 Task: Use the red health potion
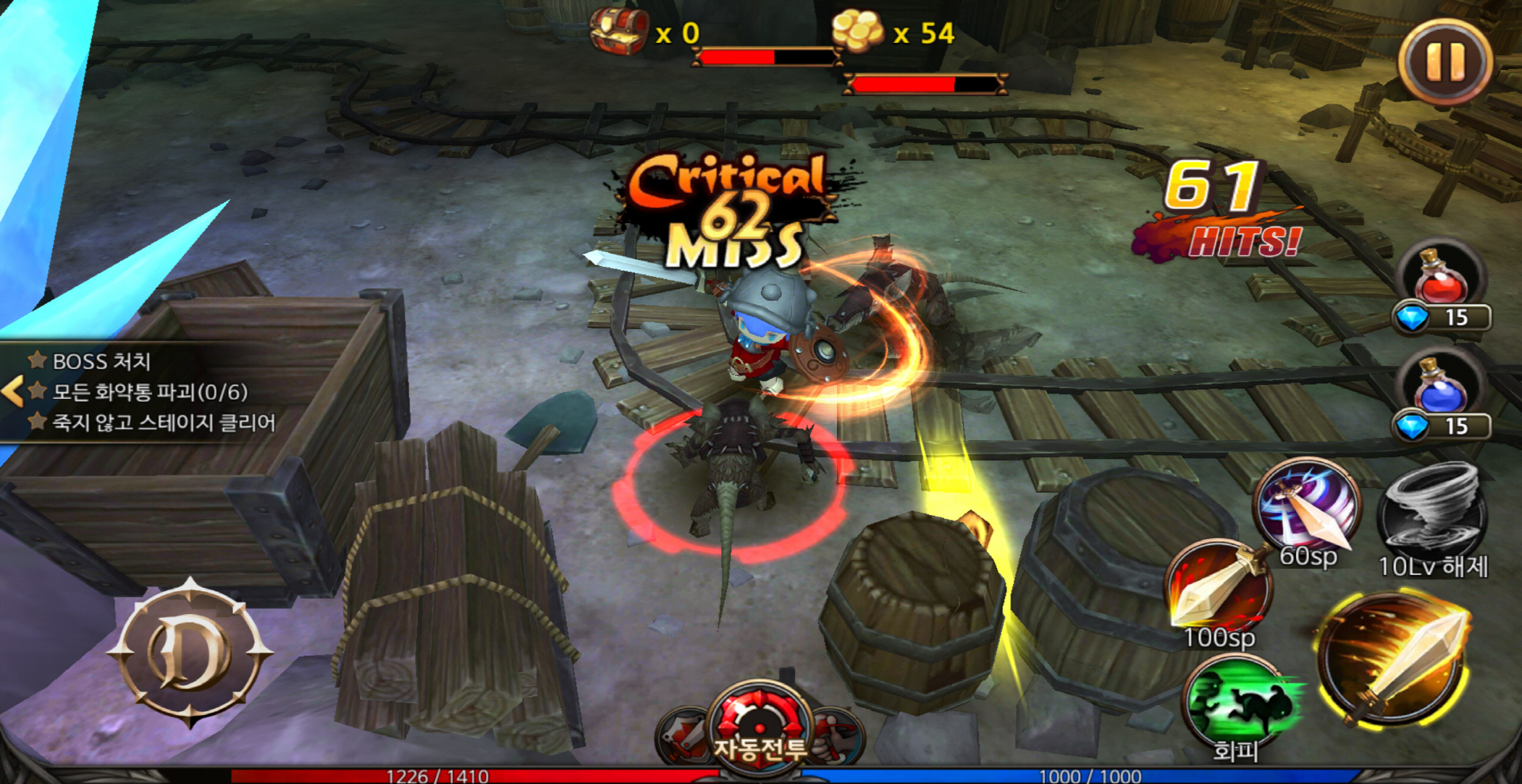[1442, 278]
